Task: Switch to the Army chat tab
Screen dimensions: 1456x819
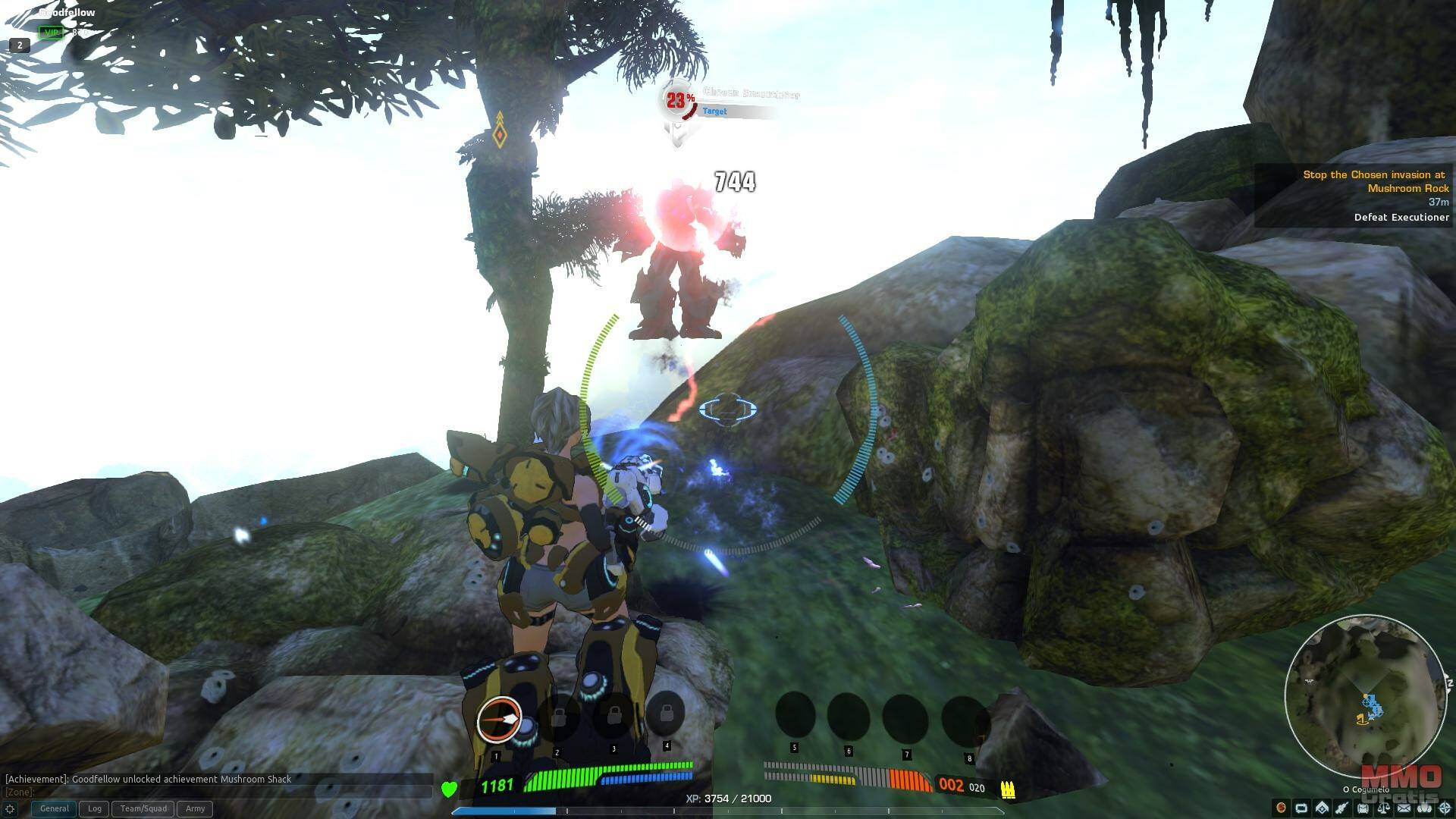Action: coord(195,808)
